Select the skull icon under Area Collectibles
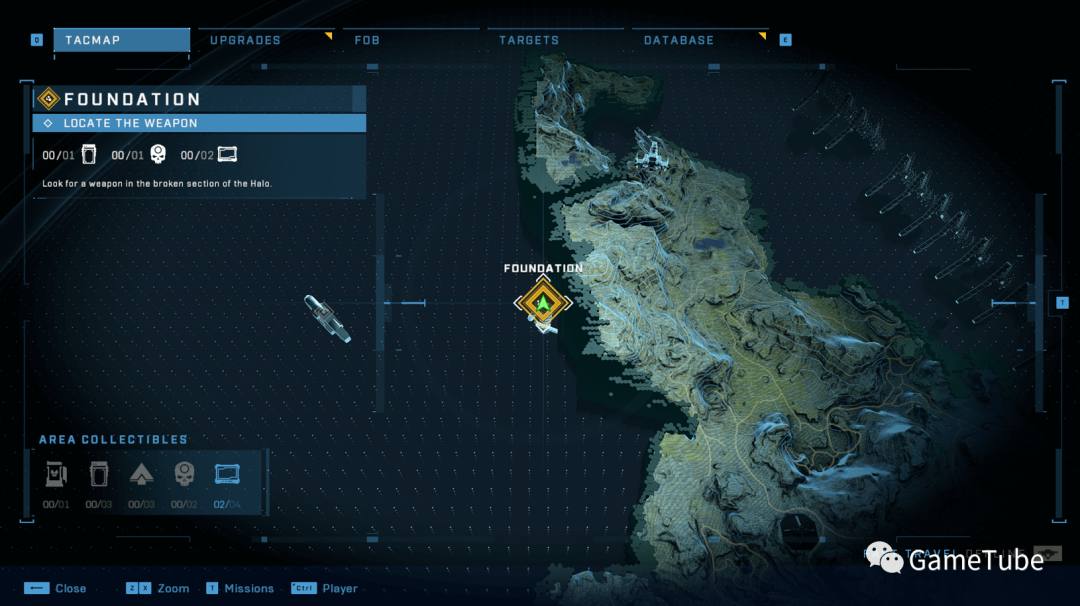This screenshot has width=1080, height=606. 184,474
